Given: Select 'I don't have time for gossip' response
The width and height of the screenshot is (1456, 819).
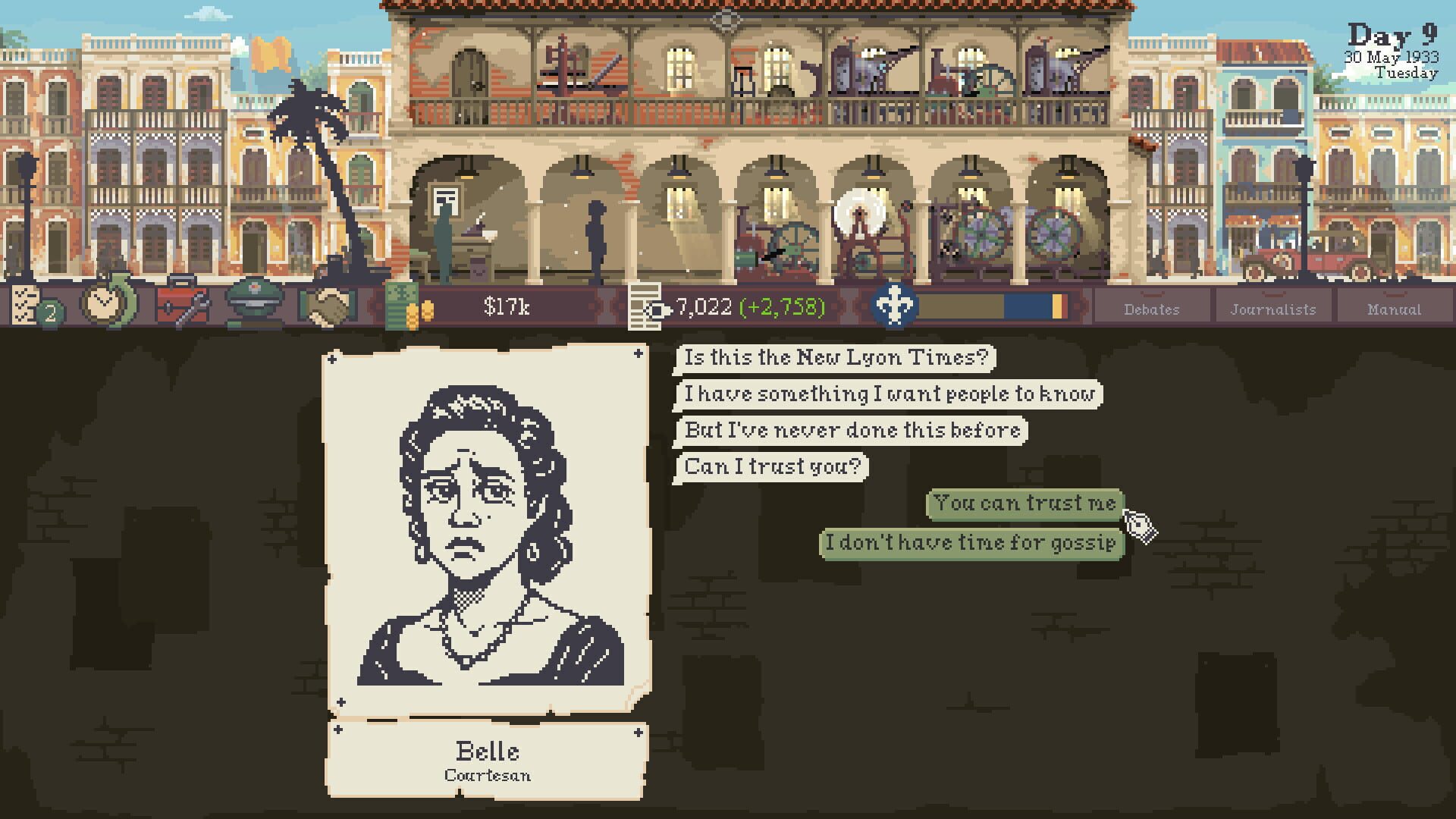Looking at the screenshot, I should pos(973,542).
